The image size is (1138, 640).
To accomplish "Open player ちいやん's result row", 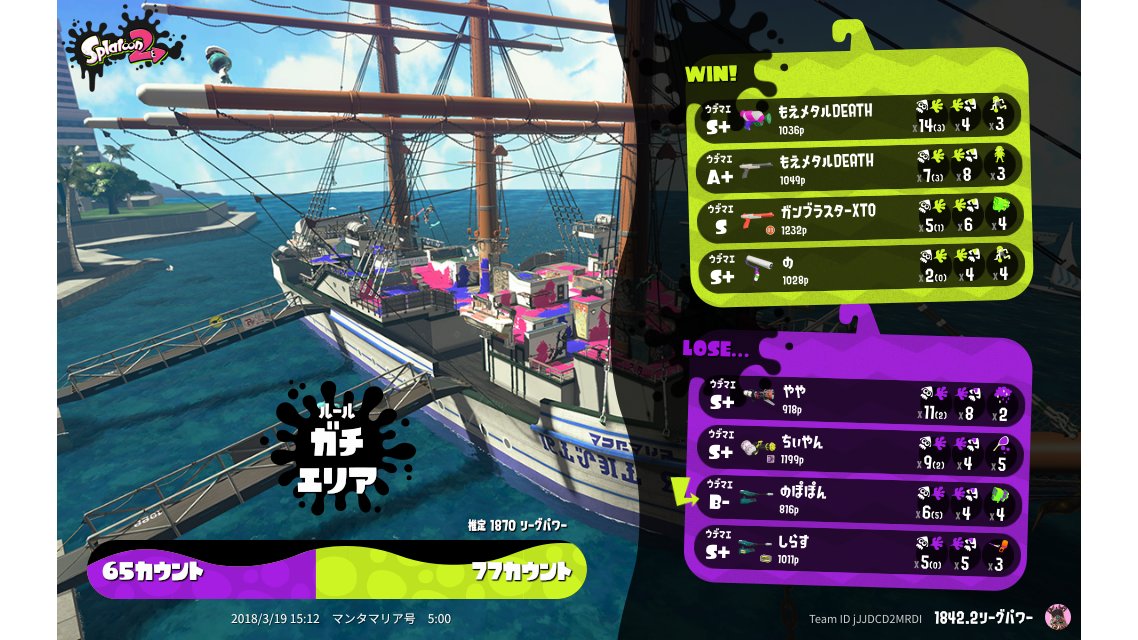I will [860, 450].
